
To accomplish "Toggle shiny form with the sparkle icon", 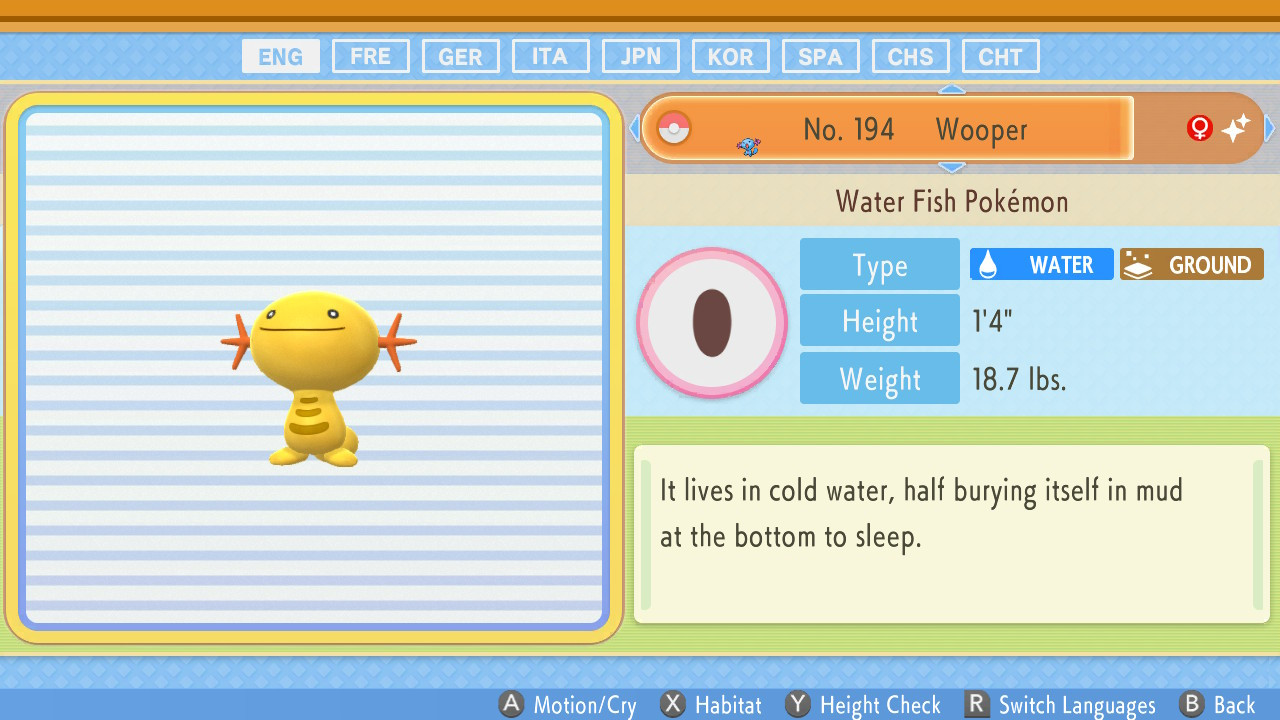I will click(1237, 128).
